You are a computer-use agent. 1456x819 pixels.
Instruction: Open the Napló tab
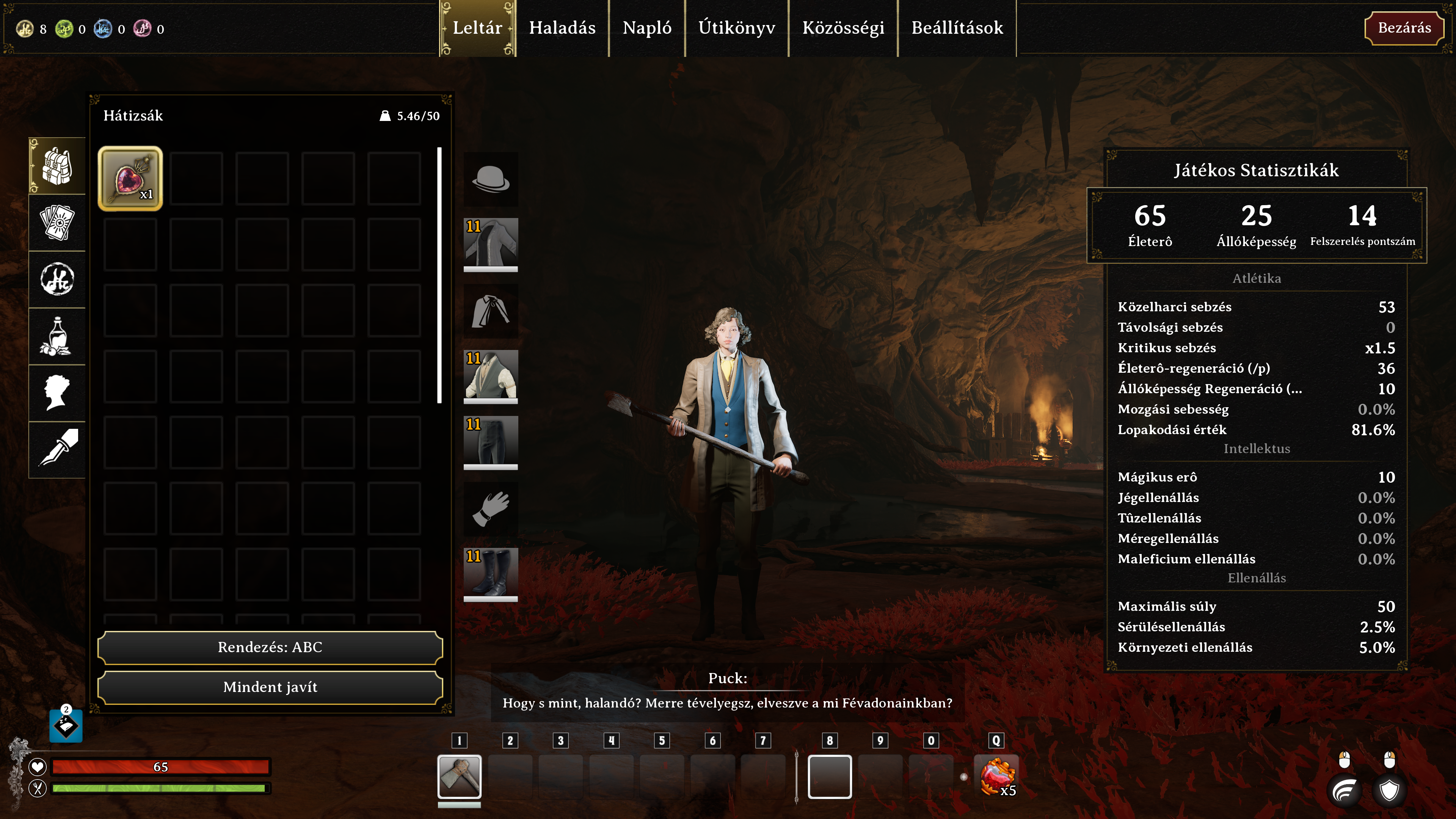646,28
